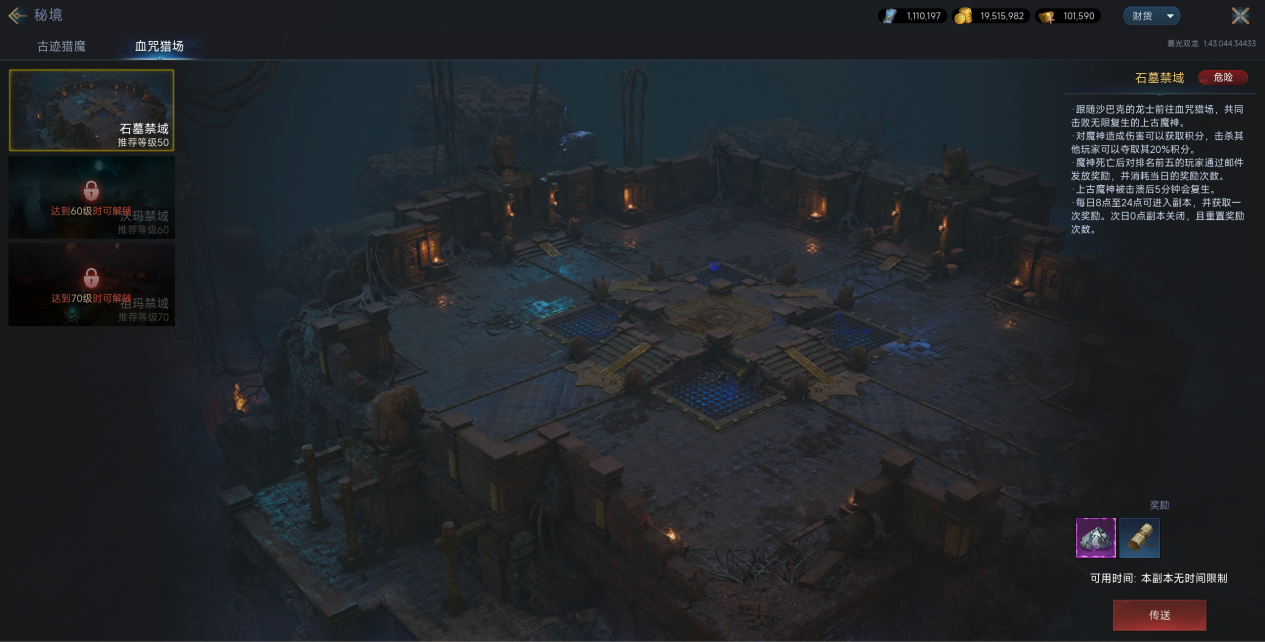Select the locked level 60 dungeon tile
Screen dimensions: 1265x642
tap(91, 197)
